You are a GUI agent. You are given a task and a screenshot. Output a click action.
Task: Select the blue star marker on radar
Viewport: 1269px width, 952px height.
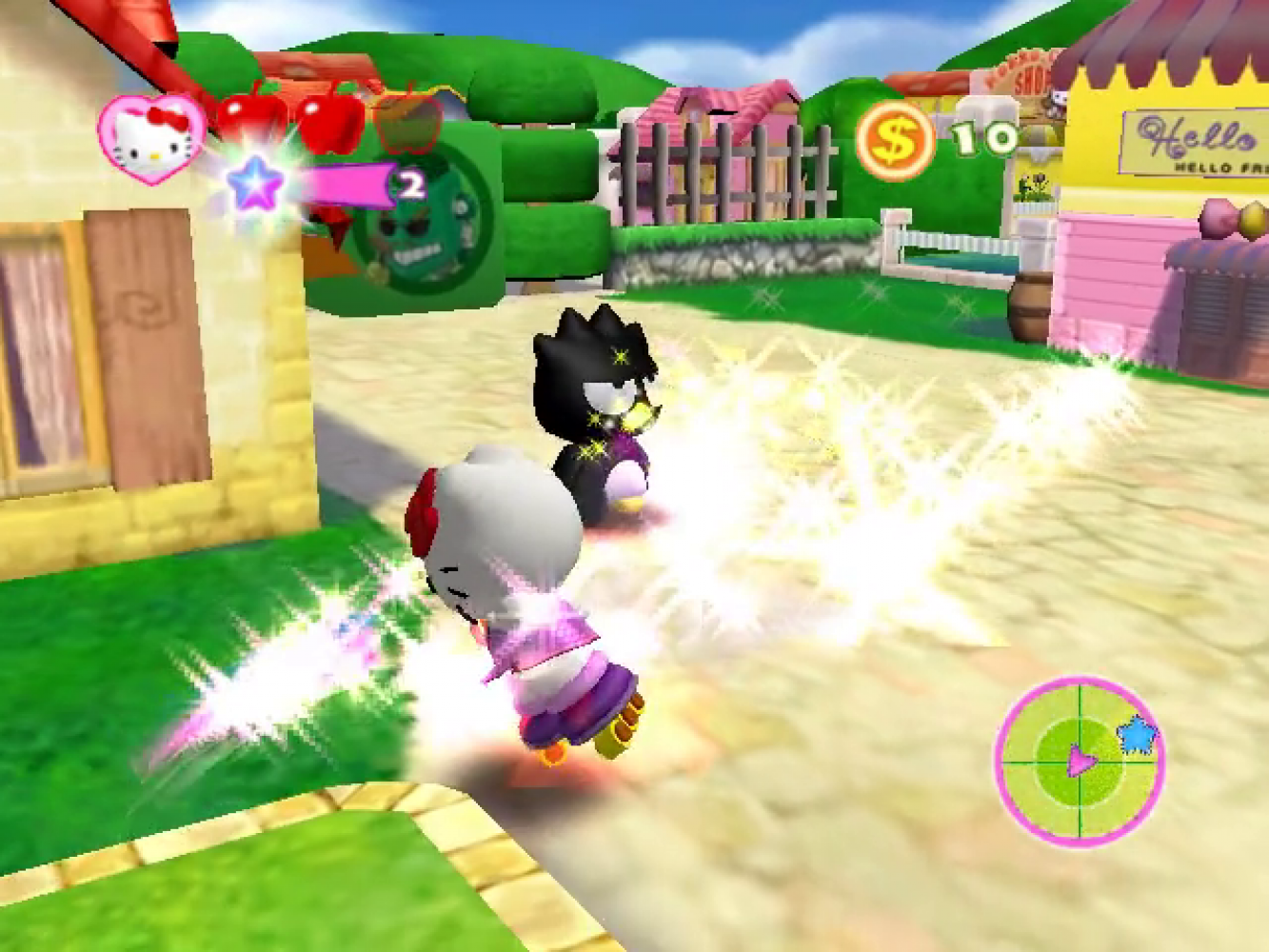1136,735
